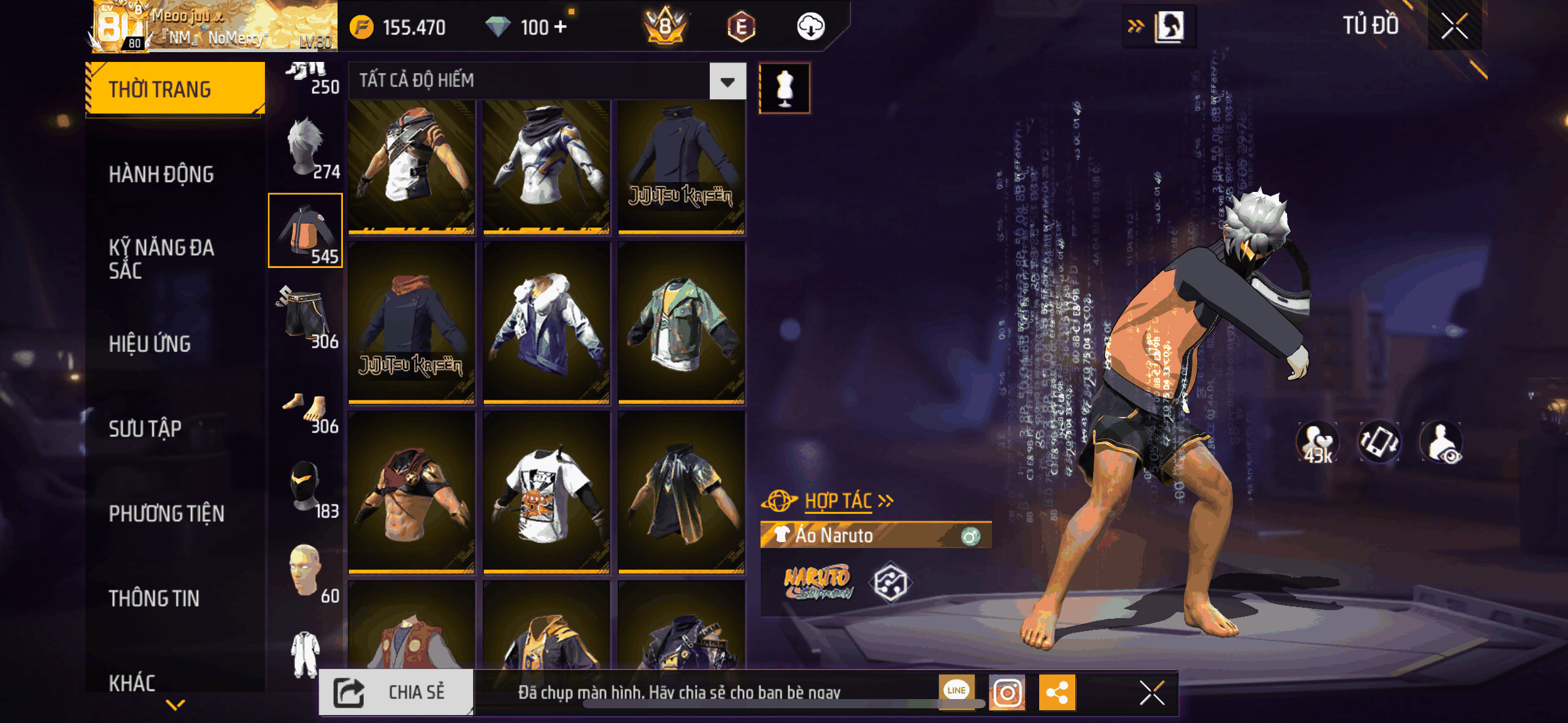Toggle the mannequin display icon
The width and height of the screenshot is (1568, 723).
coord(786,87)
